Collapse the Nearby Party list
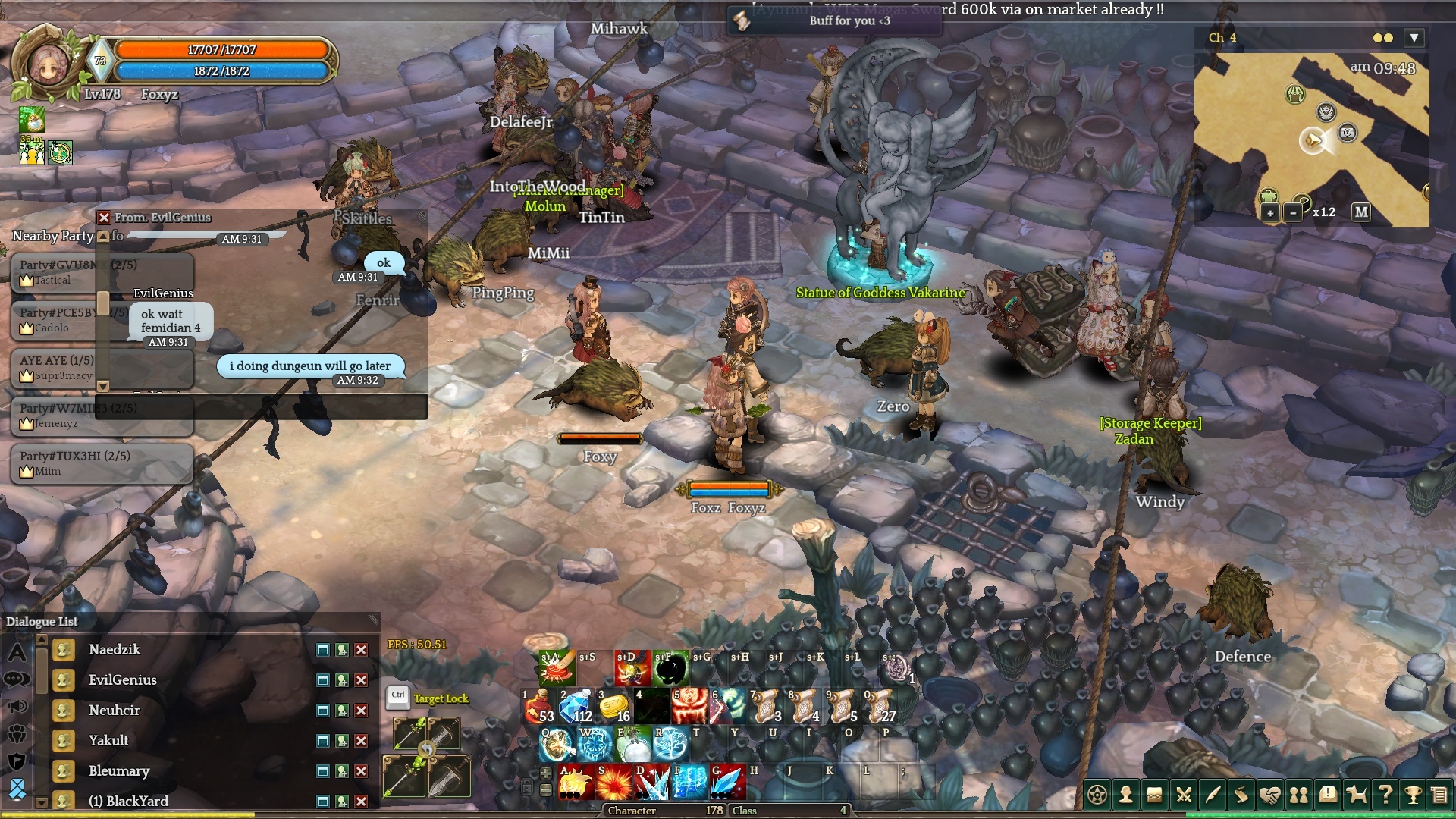This screenshot has width=1456, height=819. (103, 237)
